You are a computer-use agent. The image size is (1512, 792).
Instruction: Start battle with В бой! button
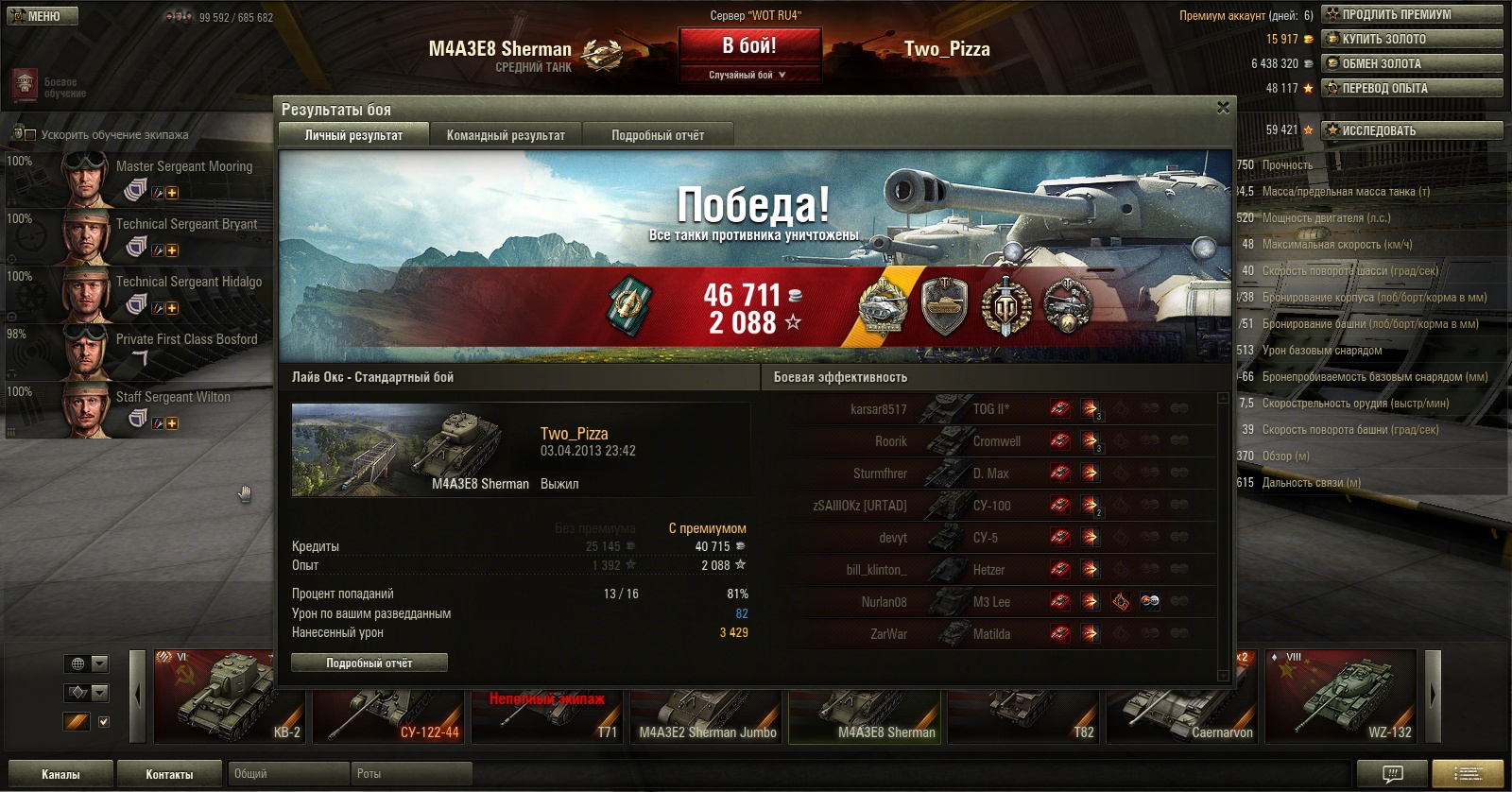tap(749, 45)
